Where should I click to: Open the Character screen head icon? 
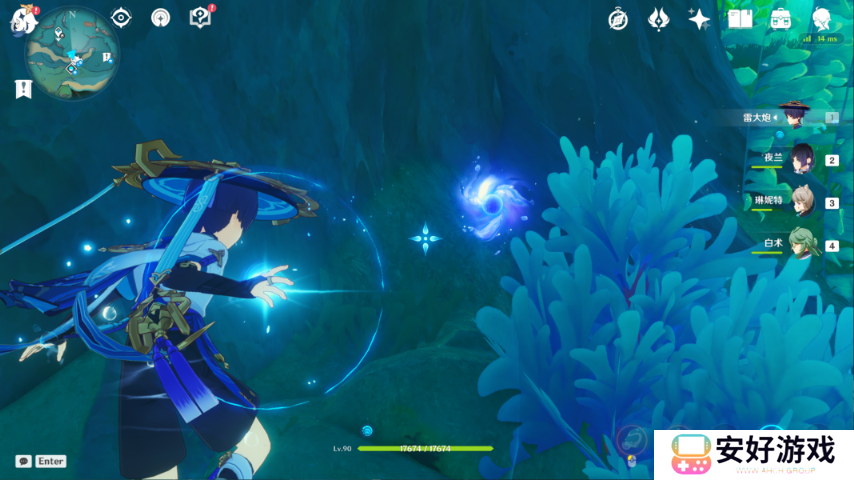821,19
